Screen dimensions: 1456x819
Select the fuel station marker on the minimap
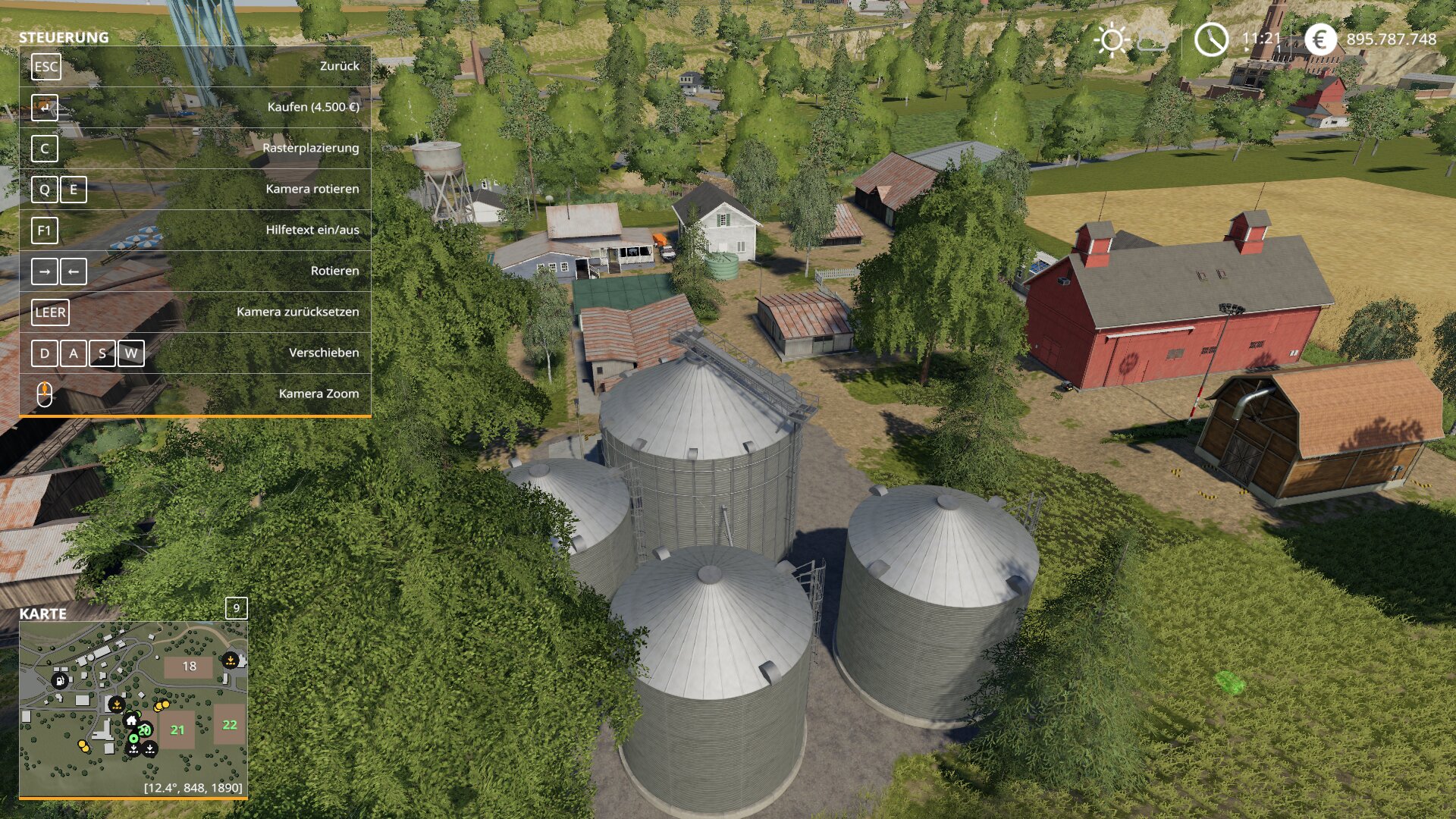(x=59, y=679)
